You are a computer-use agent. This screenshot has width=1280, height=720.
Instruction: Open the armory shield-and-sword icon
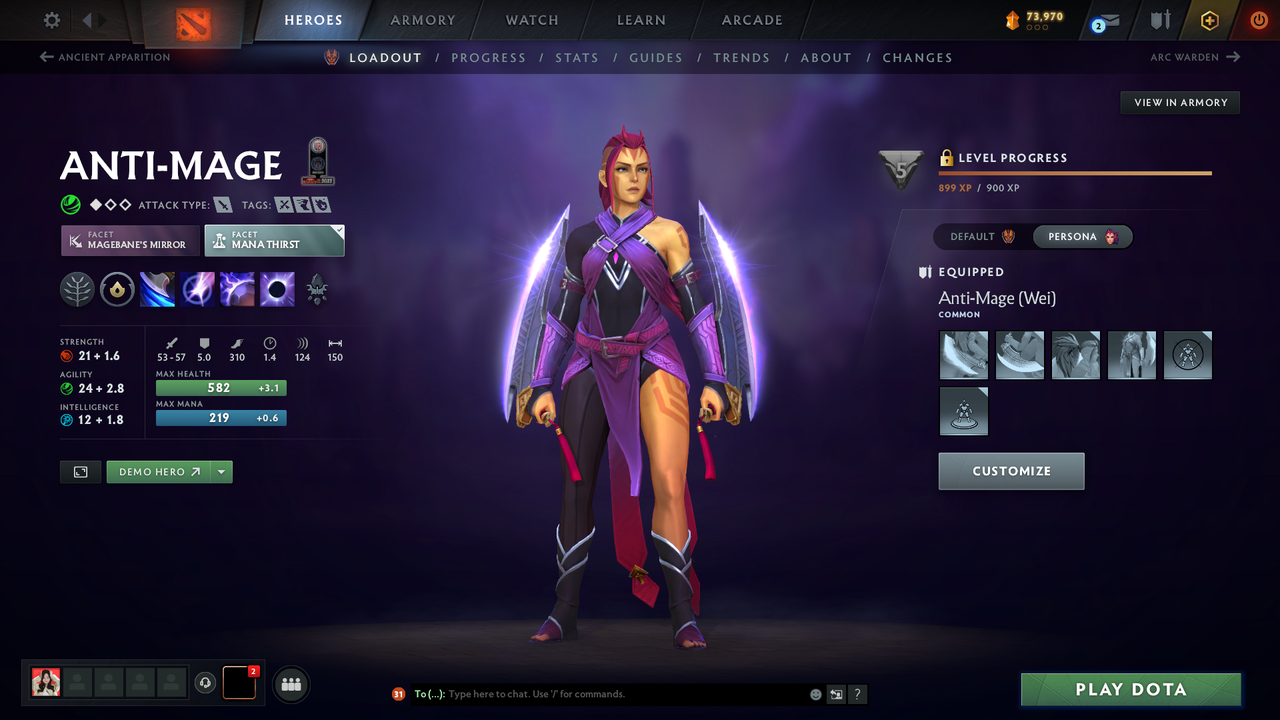[1159, 20]
